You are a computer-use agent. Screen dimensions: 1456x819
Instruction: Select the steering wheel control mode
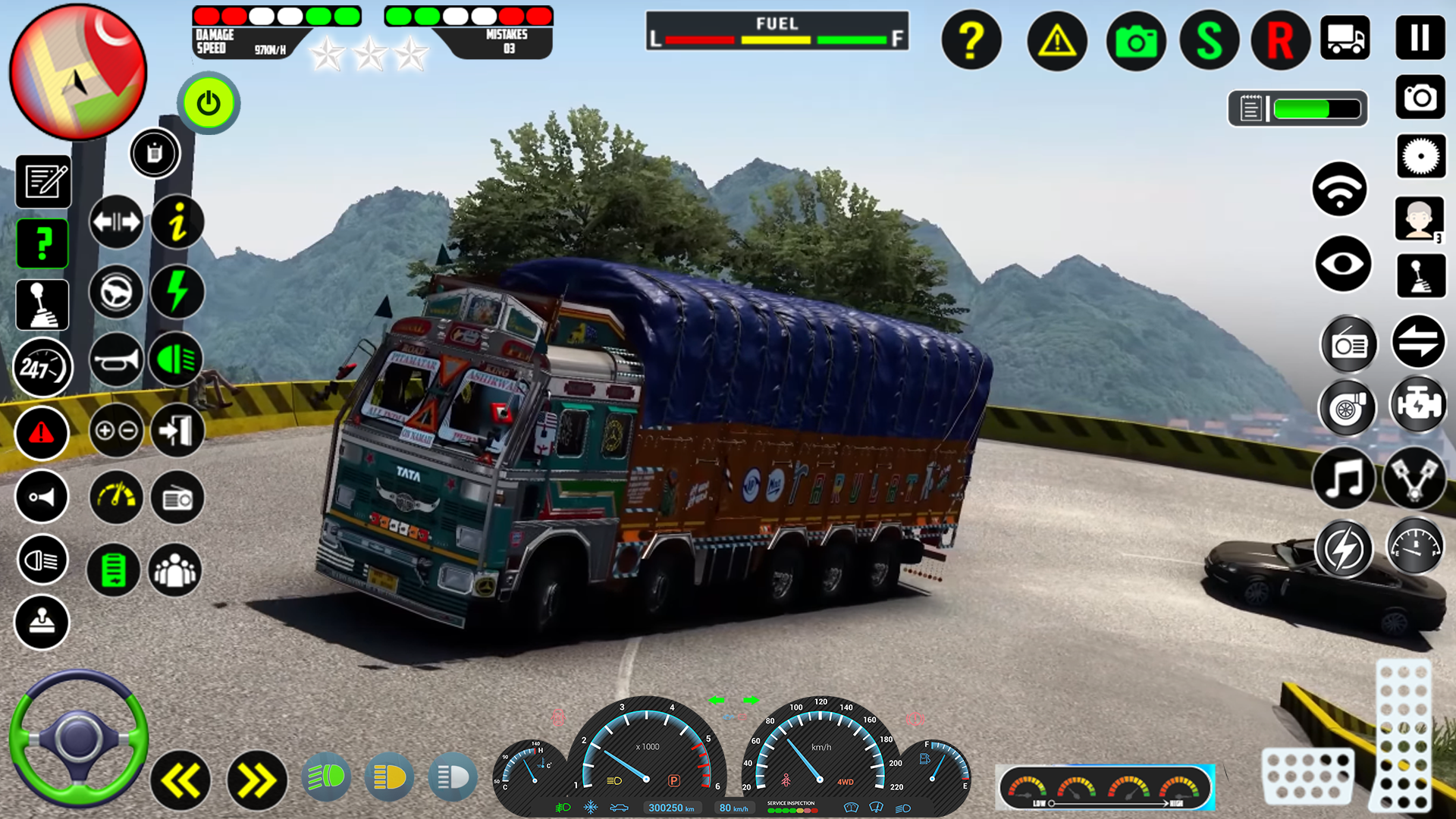[115, 293]
